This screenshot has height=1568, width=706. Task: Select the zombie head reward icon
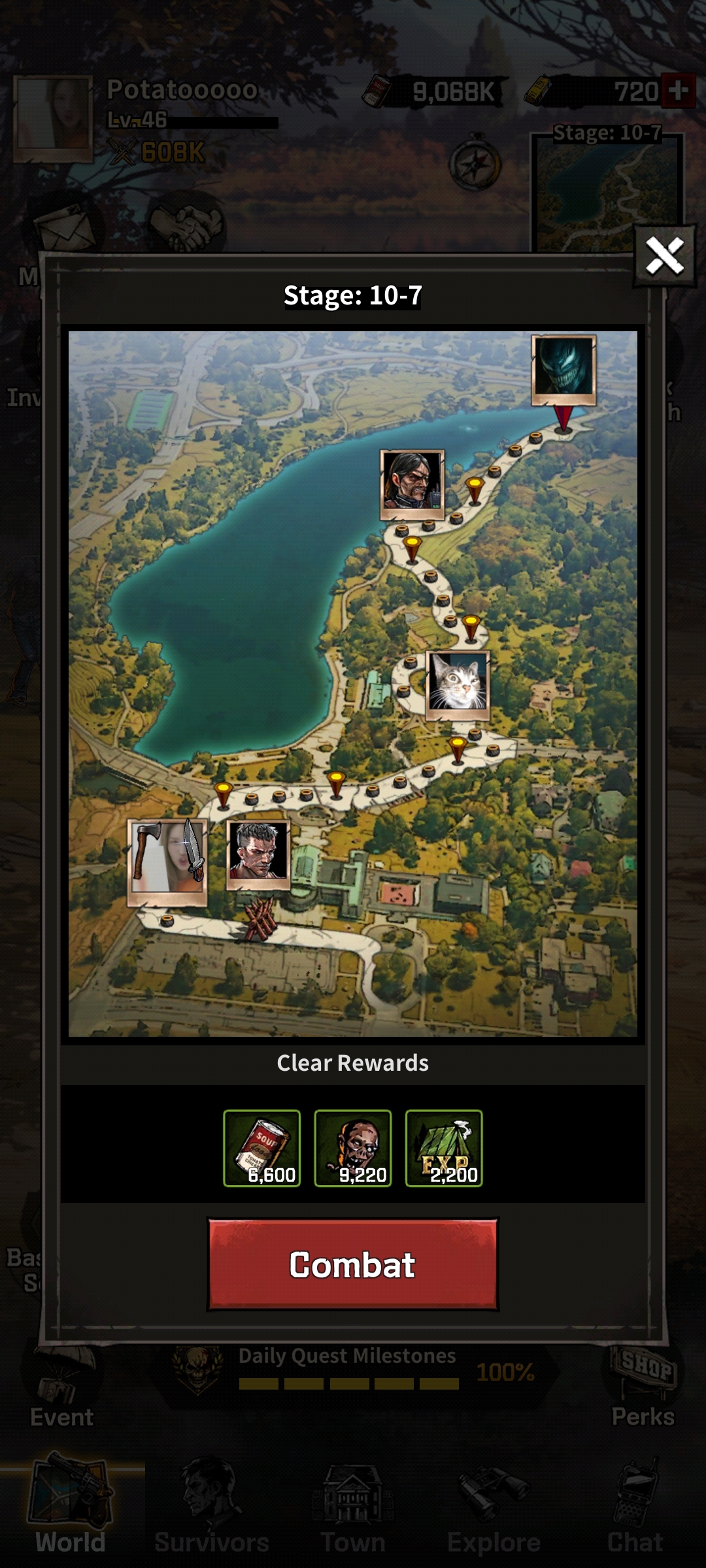pos(353,1148)
